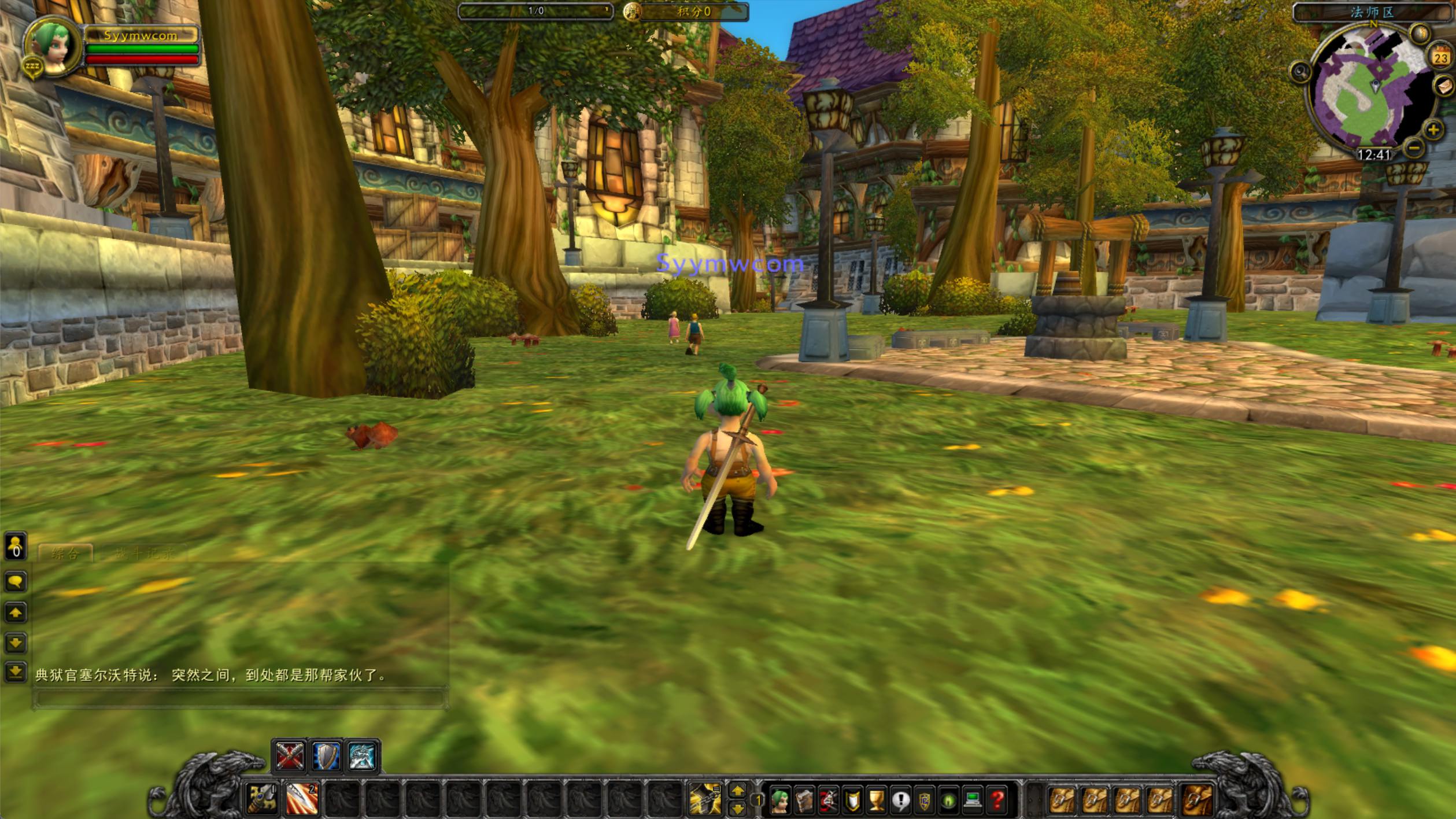Open the main backpack on the bag bar
This screenshot has width=1456, height=819.
point(1197,800)
